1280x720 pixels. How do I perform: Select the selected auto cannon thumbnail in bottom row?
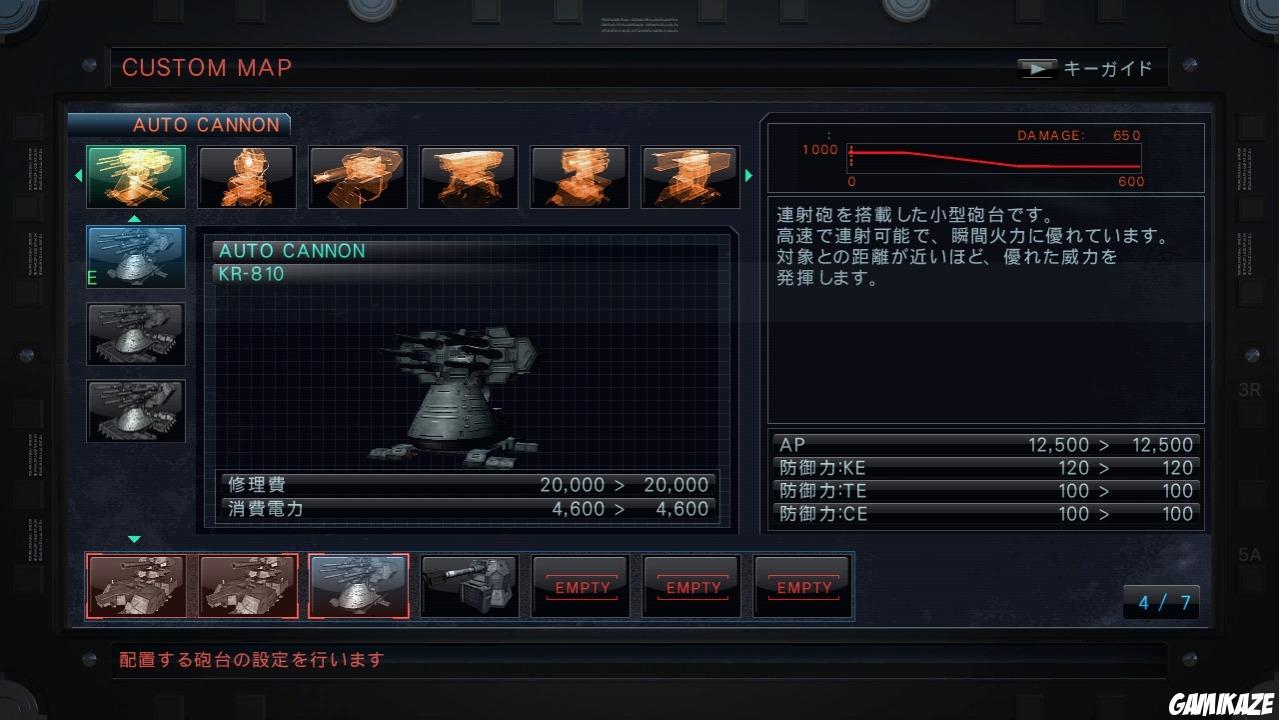point(358,586)
